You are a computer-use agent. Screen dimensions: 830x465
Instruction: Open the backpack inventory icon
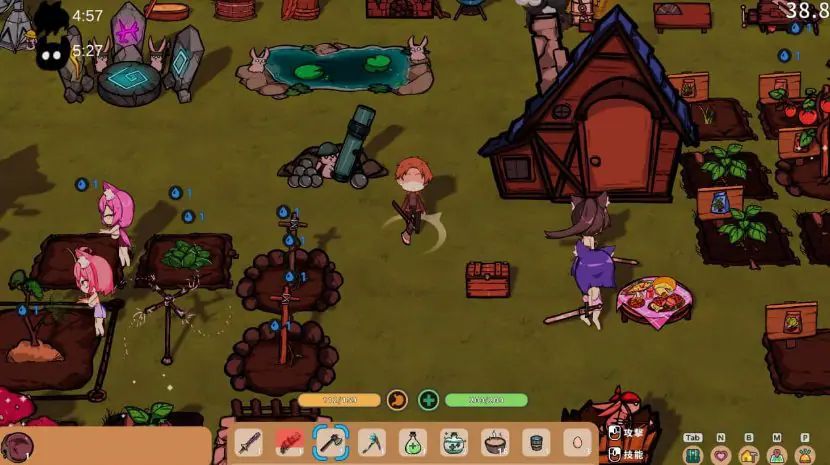pyautogui.click(x=692, y=455)
